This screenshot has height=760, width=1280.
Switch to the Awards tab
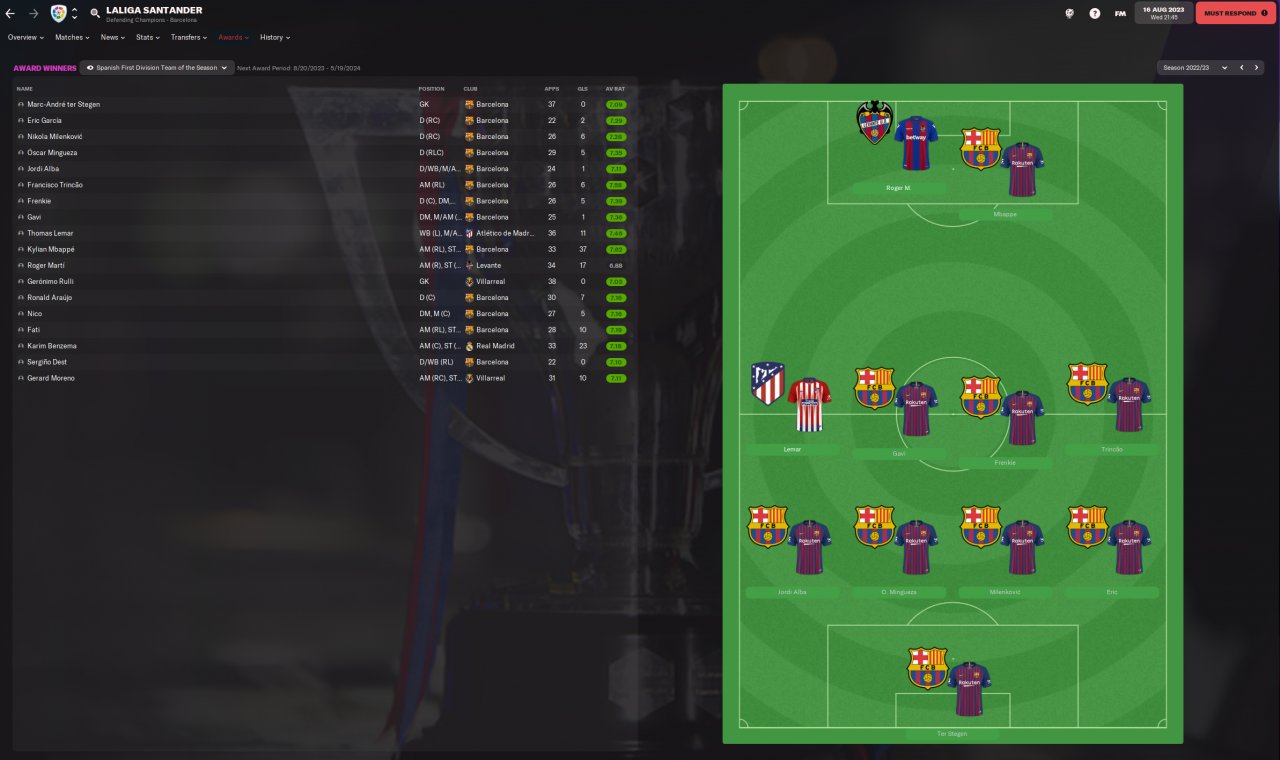pyautogui.click(x=233, y=37)
